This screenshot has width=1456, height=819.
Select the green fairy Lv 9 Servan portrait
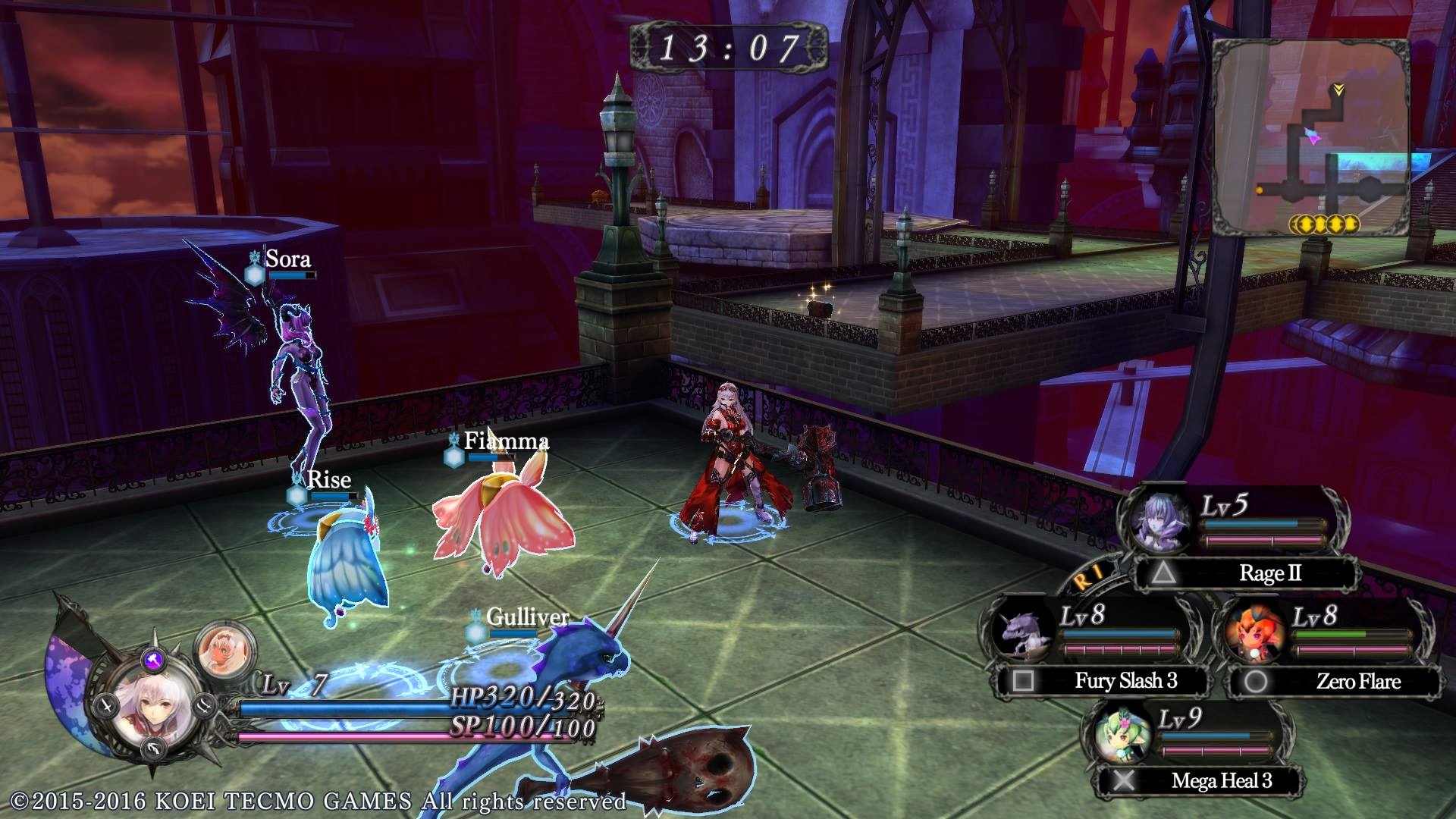(1122, 734)
